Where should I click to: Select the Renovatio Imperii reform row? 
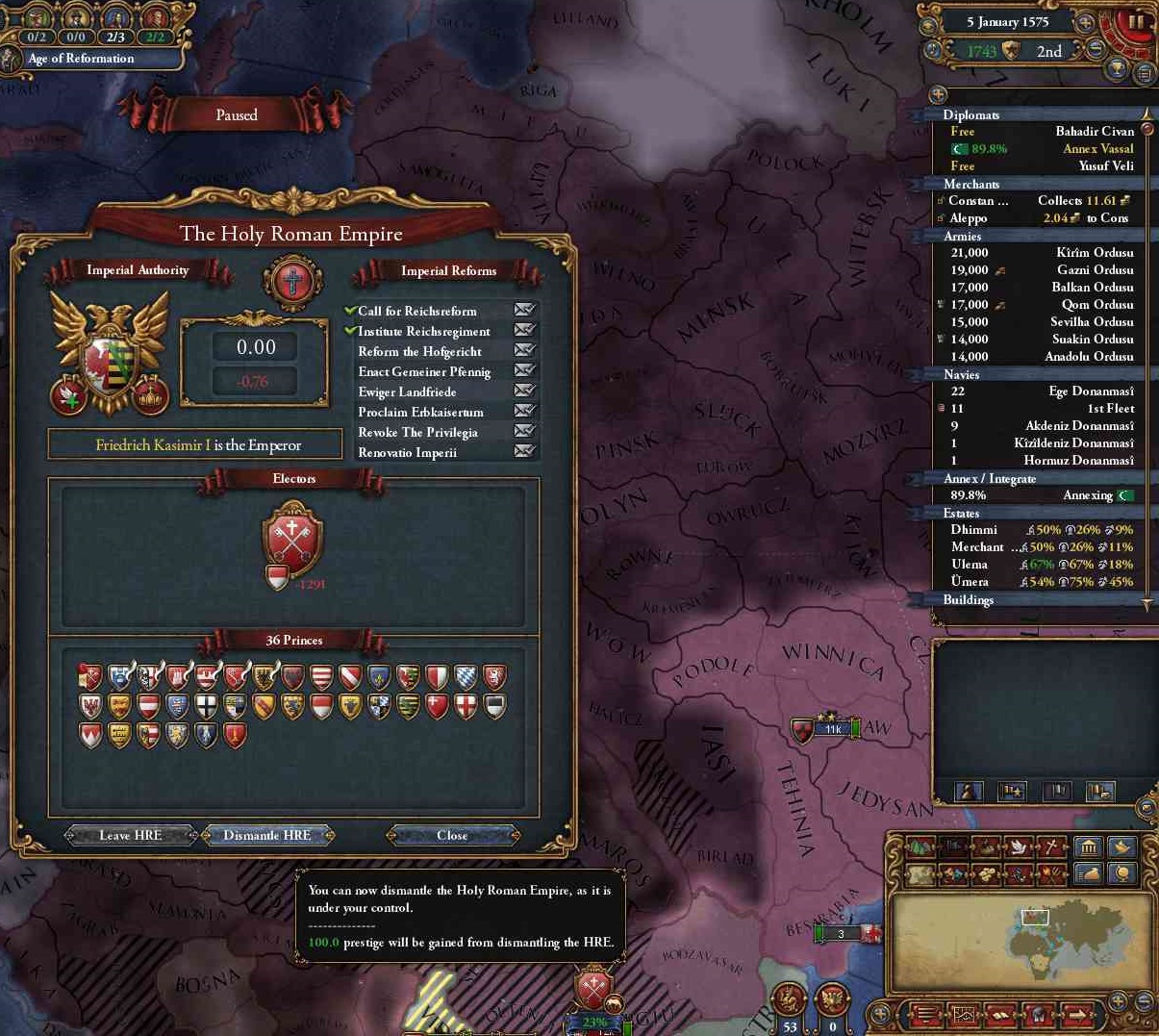coord(407,452)
